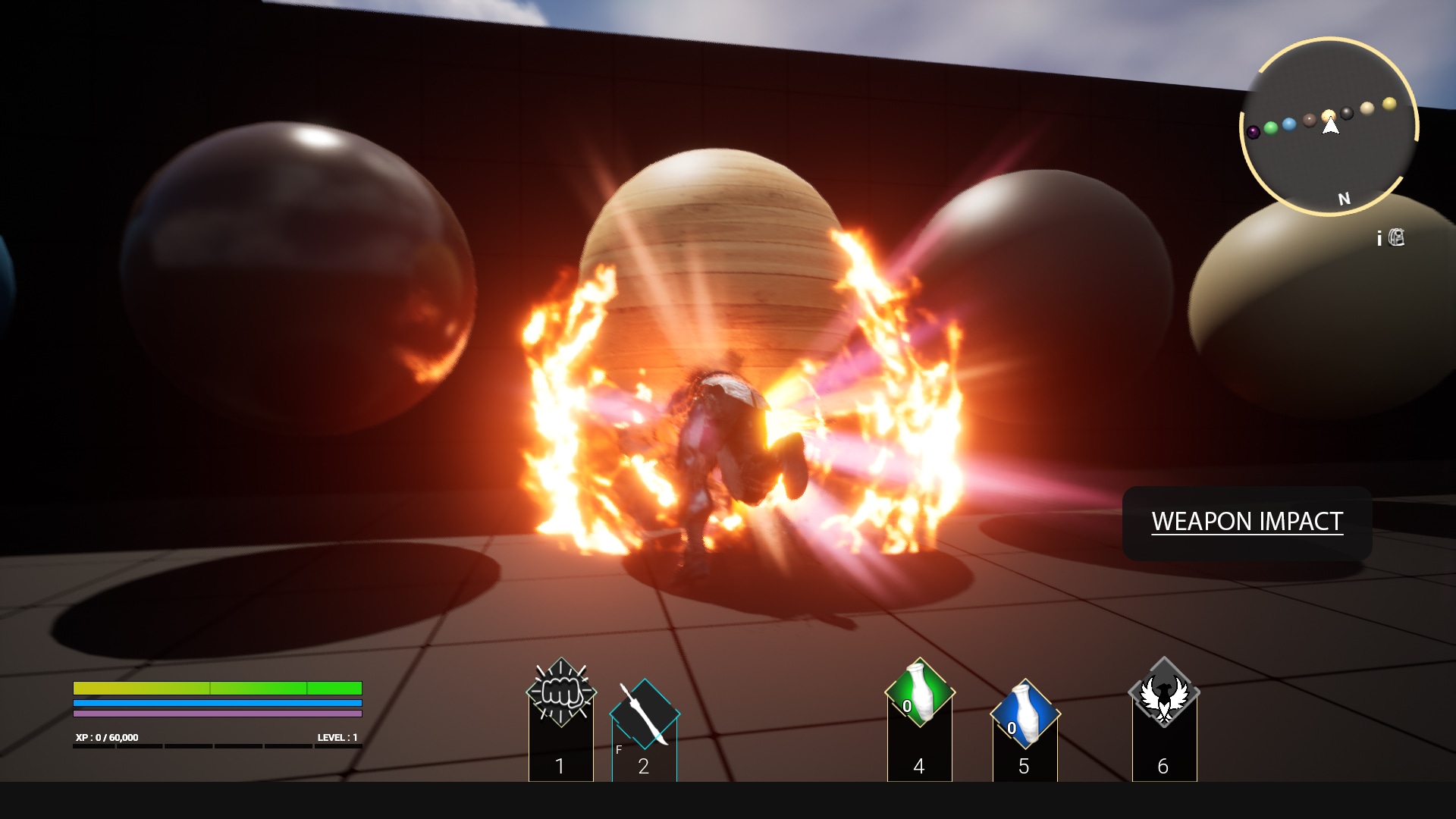Click the N compass marker on the minimap
Image resolution: width=1456 pixels, height=819 pixels.
tap(1343, 199)
